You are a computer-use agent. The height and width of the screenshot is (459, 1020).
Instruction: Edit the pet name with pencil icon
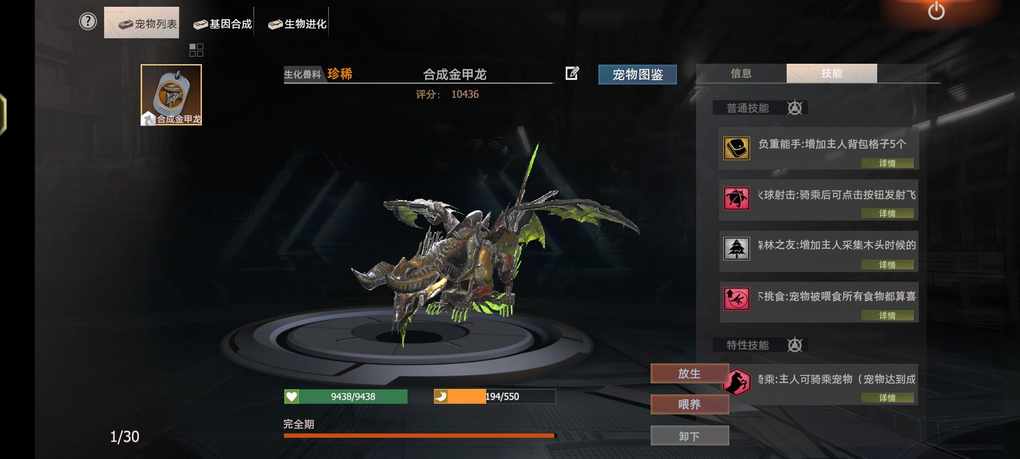point(572,73)
